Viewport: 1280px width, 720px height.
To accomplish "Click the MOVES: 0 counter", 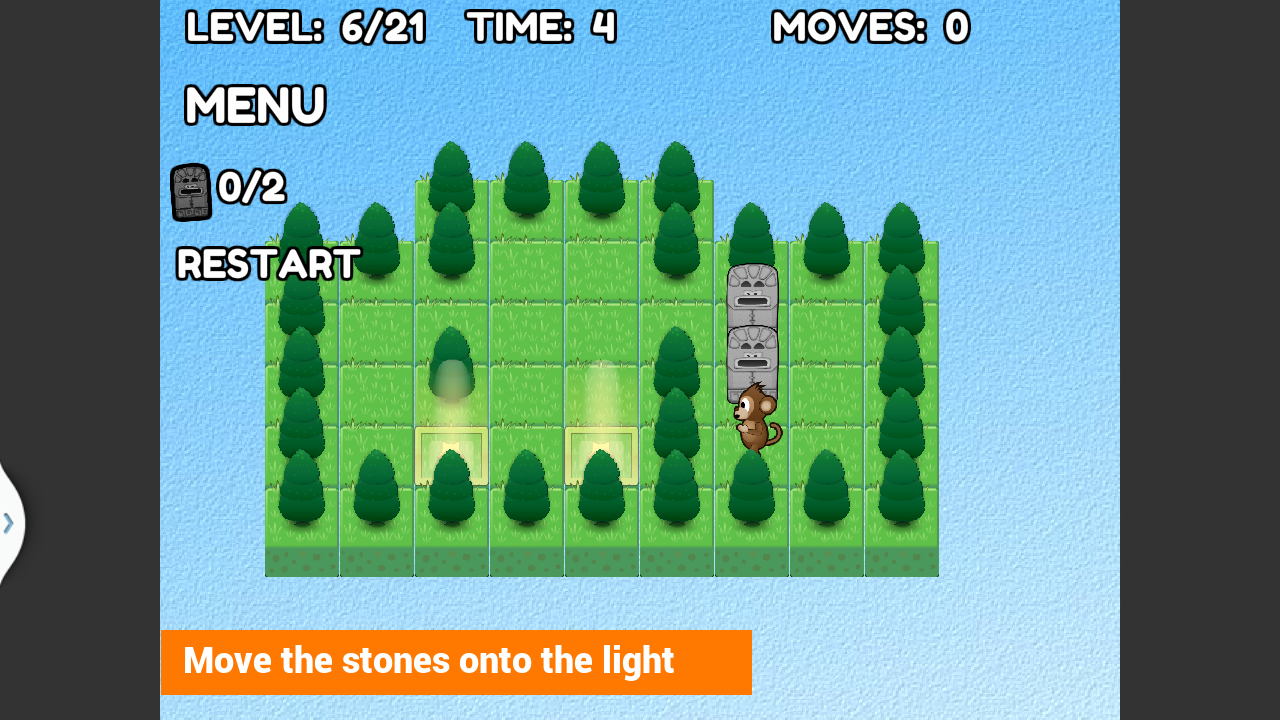I will pos(869,27).
